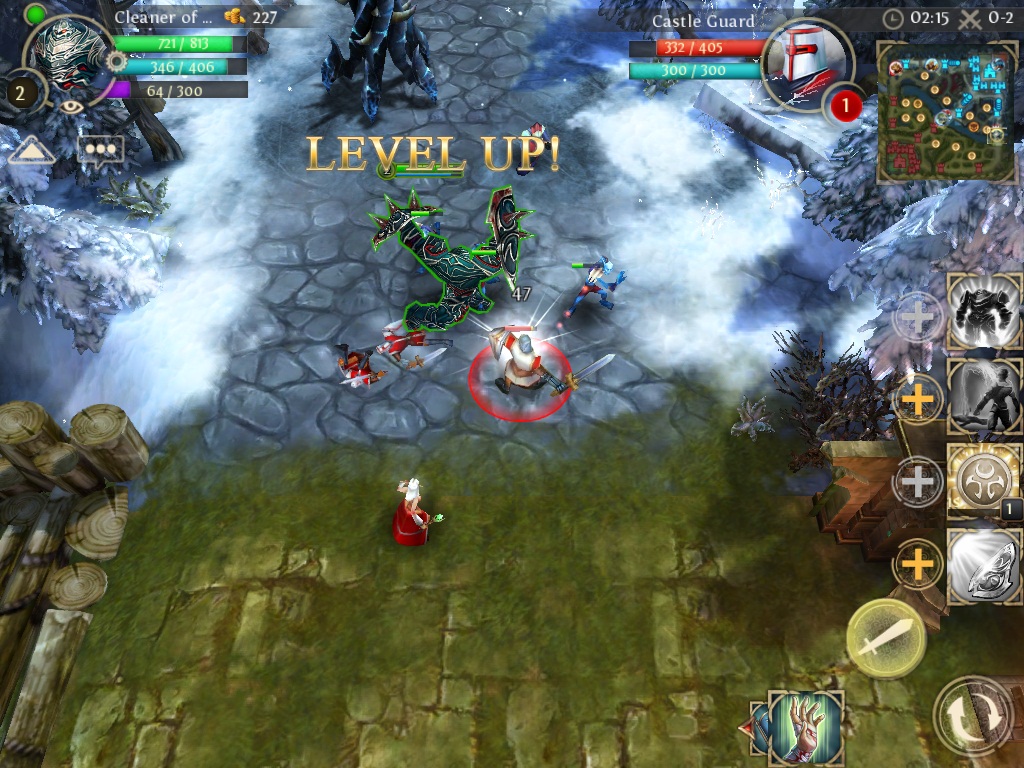Use the bandaged hand item slot
The width and height of the screenshot is (1024, 768).
coord(805,726)
